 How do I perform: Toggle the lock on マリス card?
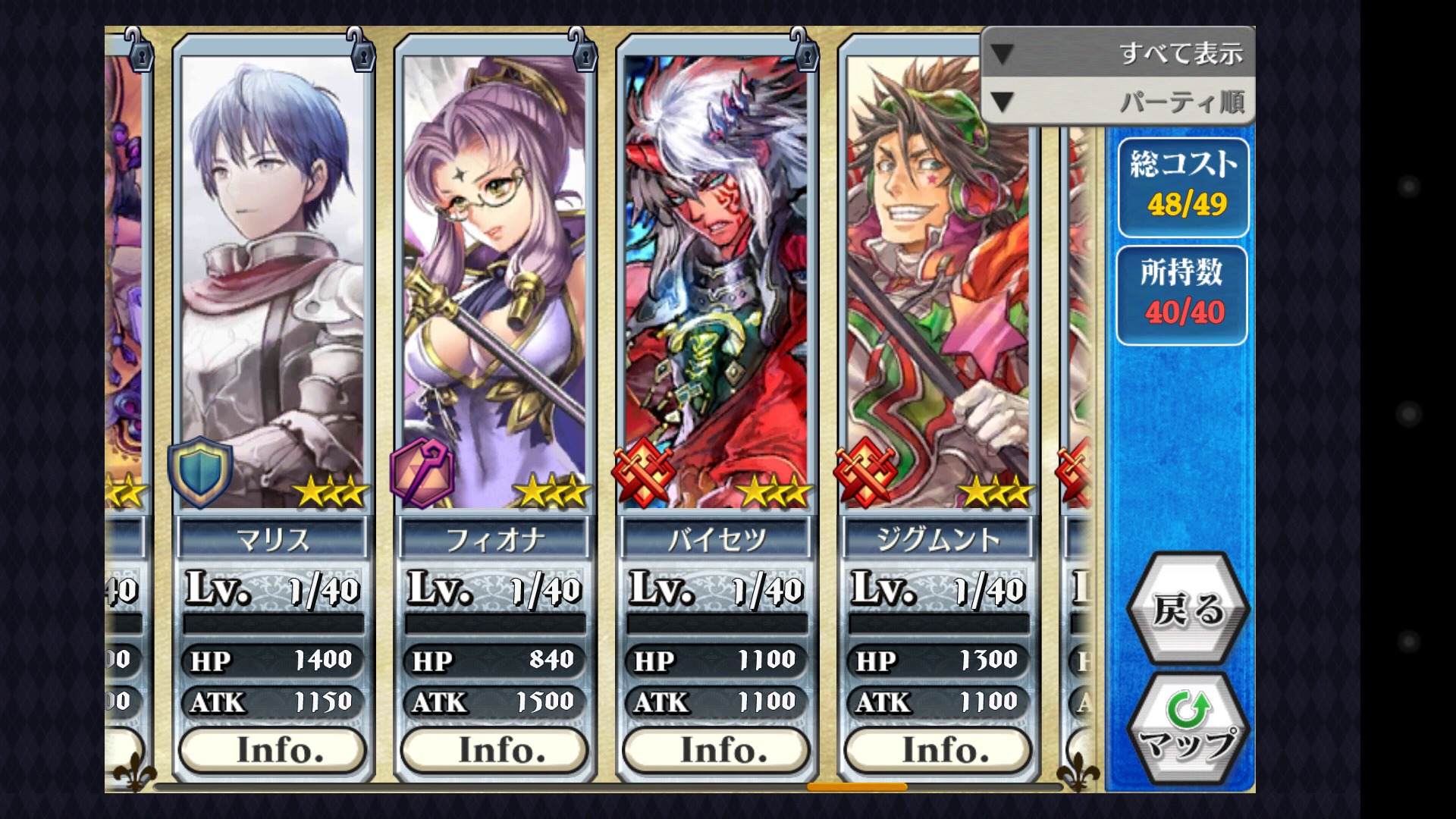click(359, 52)
